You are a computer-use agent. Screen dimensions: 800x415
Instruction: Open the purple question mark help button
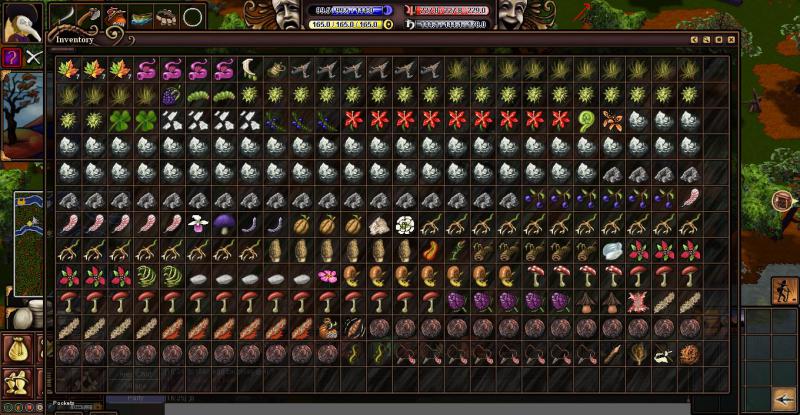pos(11,57)
